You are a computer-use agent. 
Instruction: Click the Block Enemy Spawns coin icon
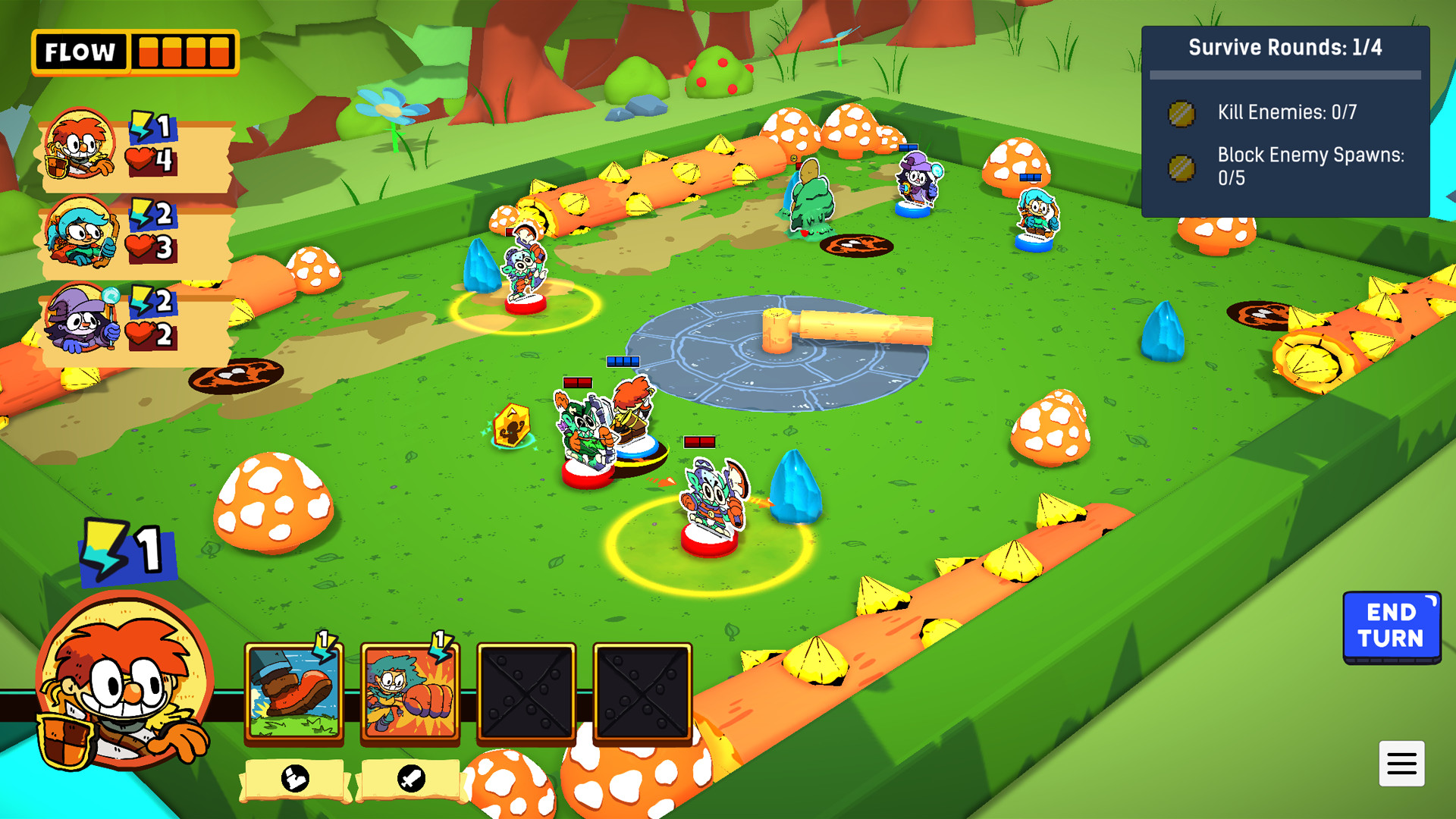(1182, 167)
